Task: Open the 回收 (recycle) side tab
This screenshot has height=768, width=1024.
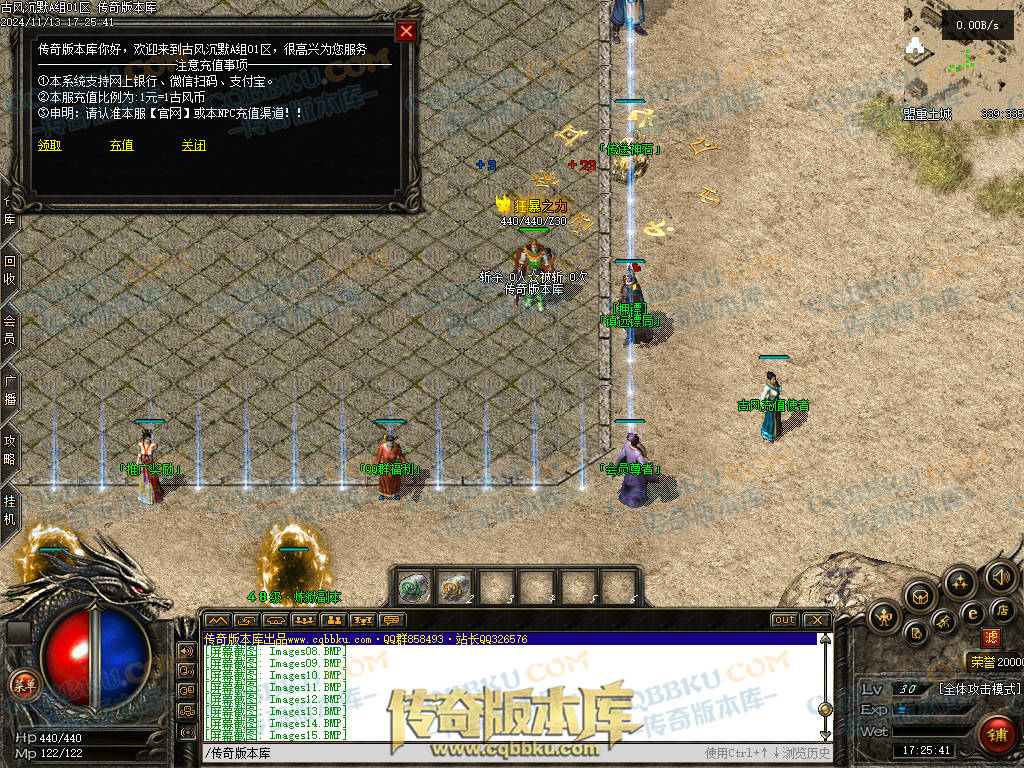Action: [x=10, y=270]
